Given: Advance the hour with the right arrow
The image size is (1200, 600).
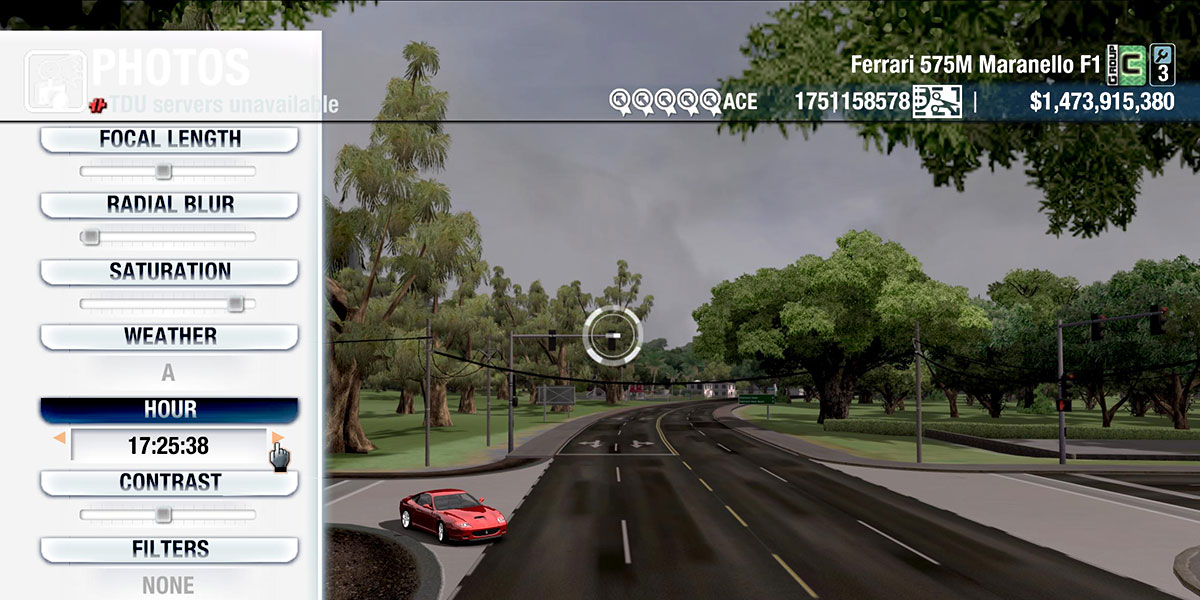Looking at the screenshot, I should click(278, 438).
